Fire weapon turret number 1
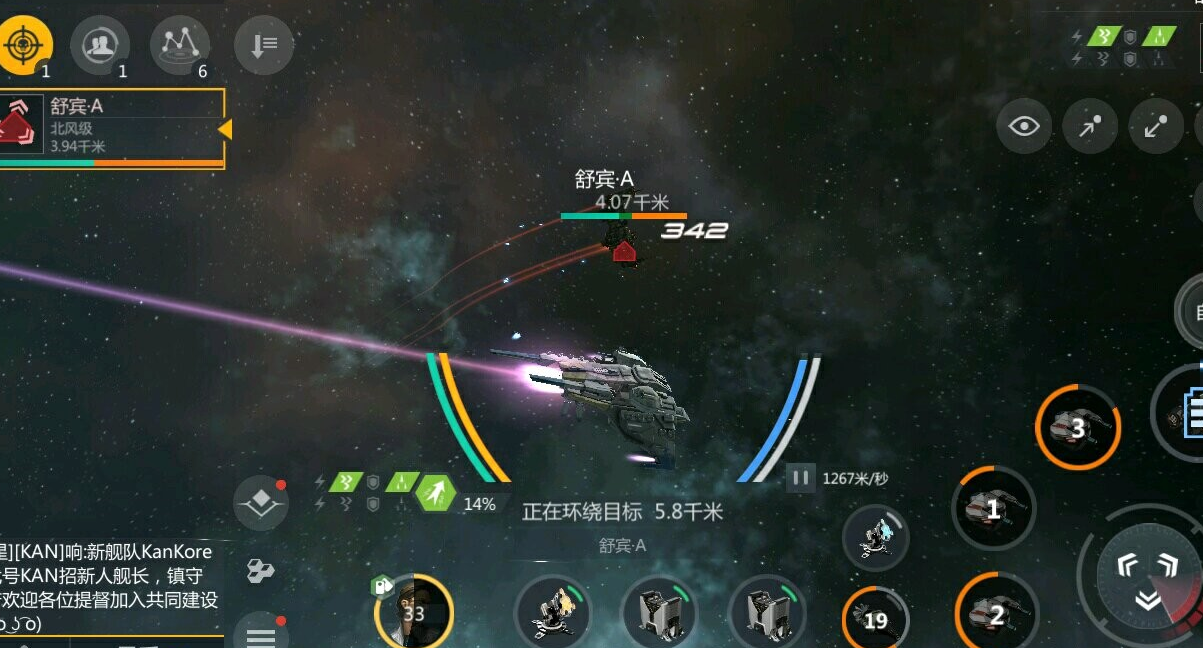1203x648 pixels. tap(993, 509)
